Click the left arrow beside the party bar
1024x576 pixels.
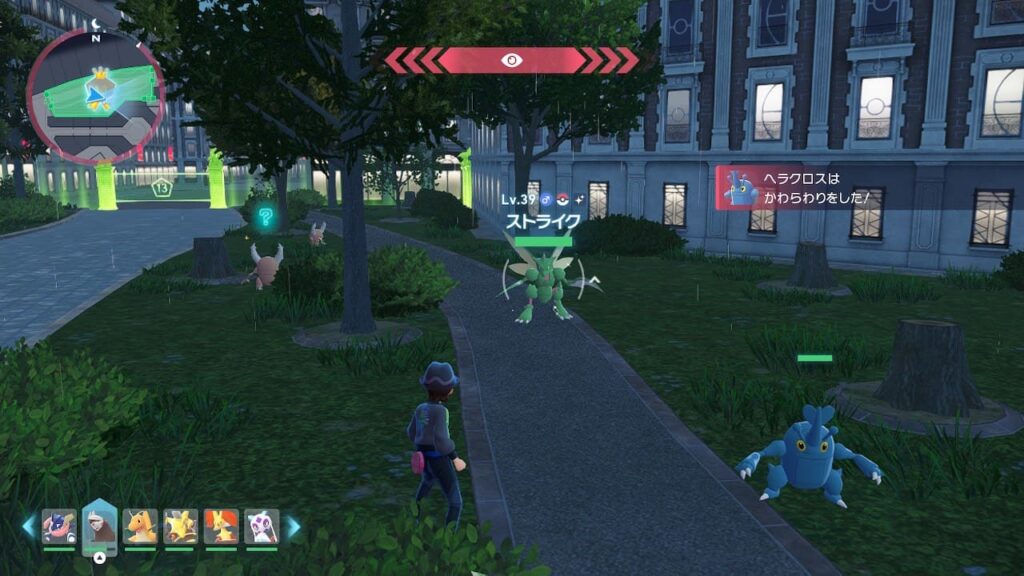(28, 526)
